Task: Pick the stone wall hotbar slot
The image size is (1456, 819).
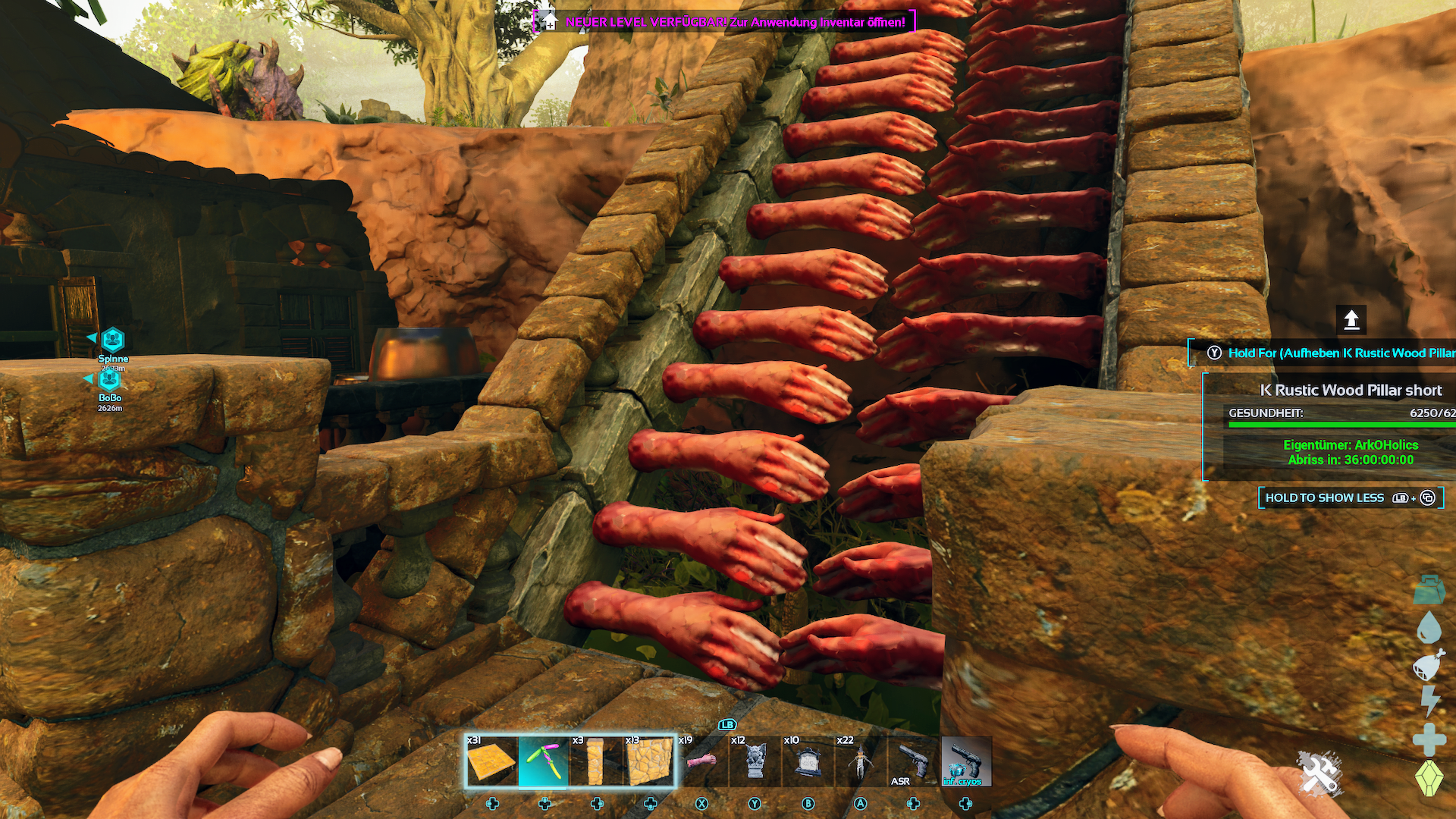Action: coord(649,761)
